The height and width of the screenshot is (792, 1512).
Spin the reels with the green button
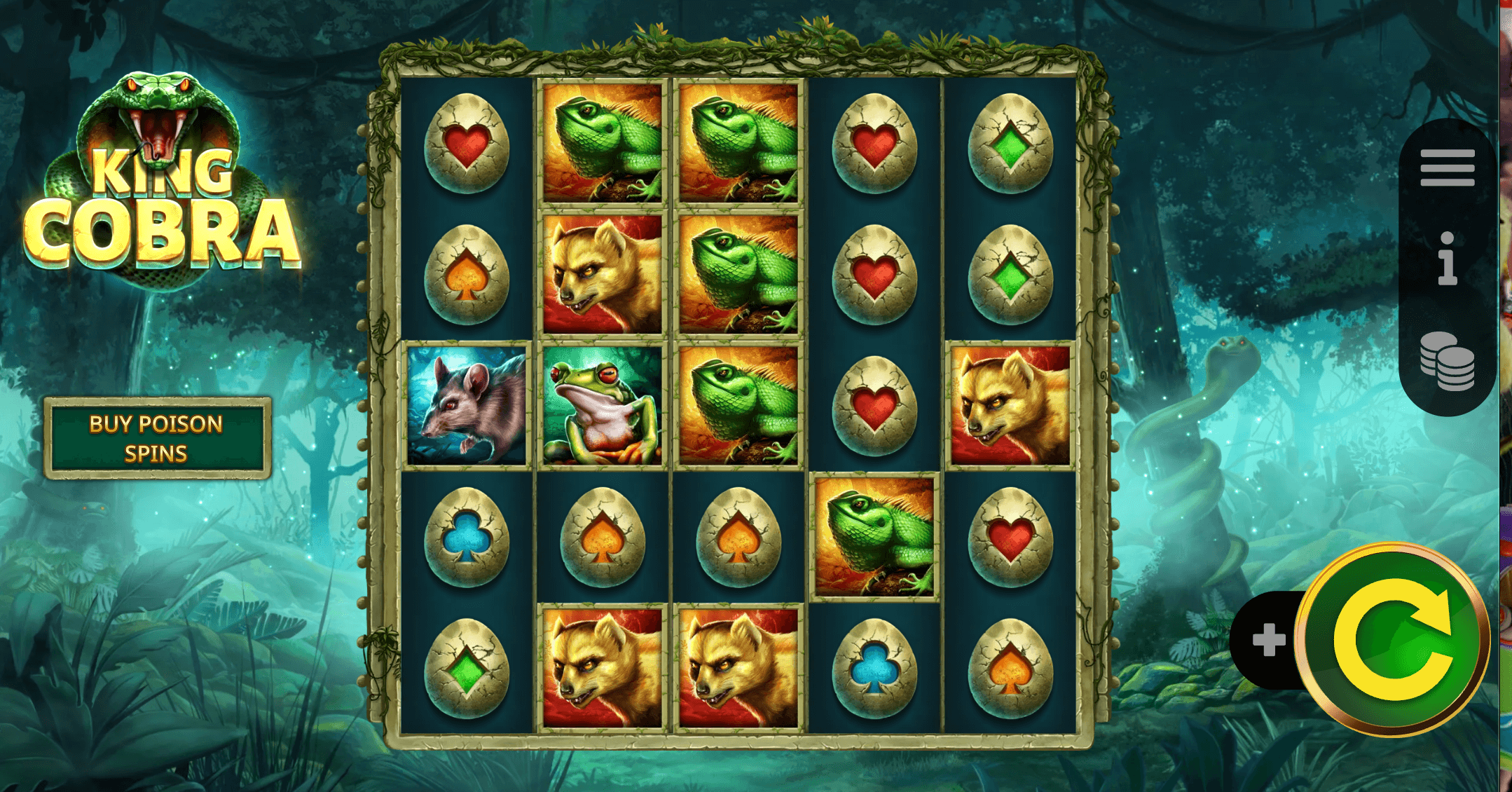tap(1392, 639)
